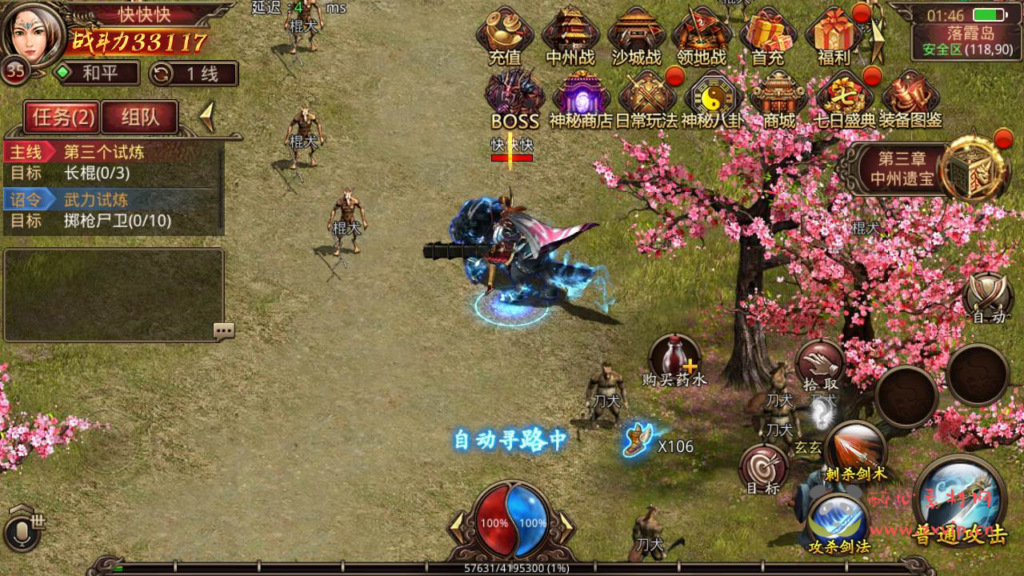Open the 装备图鉴 equipment codex

tap(910, 98)
